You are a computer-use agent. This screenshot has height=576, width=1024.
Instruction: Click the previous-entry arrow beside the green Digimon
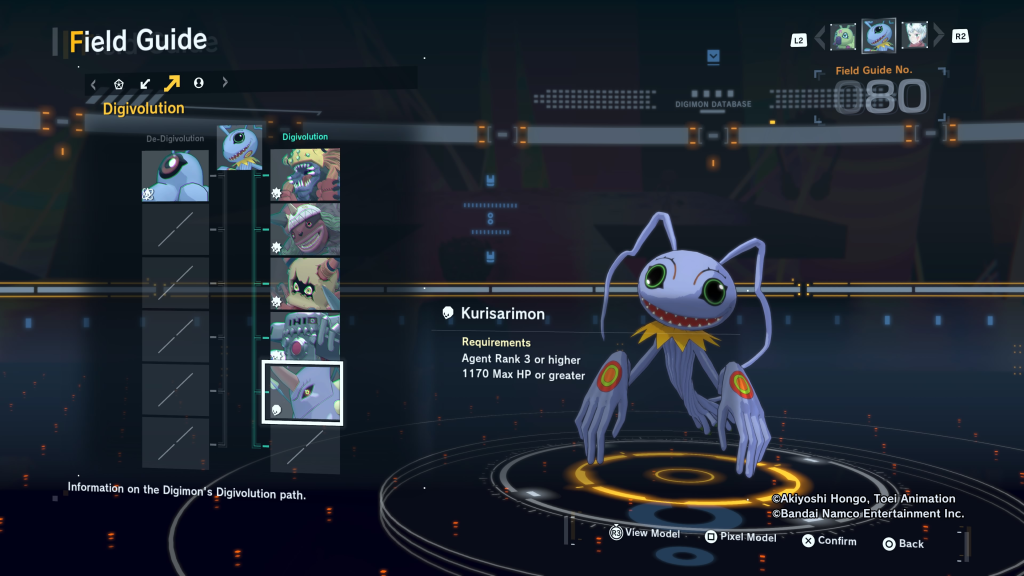pos(820,38)
